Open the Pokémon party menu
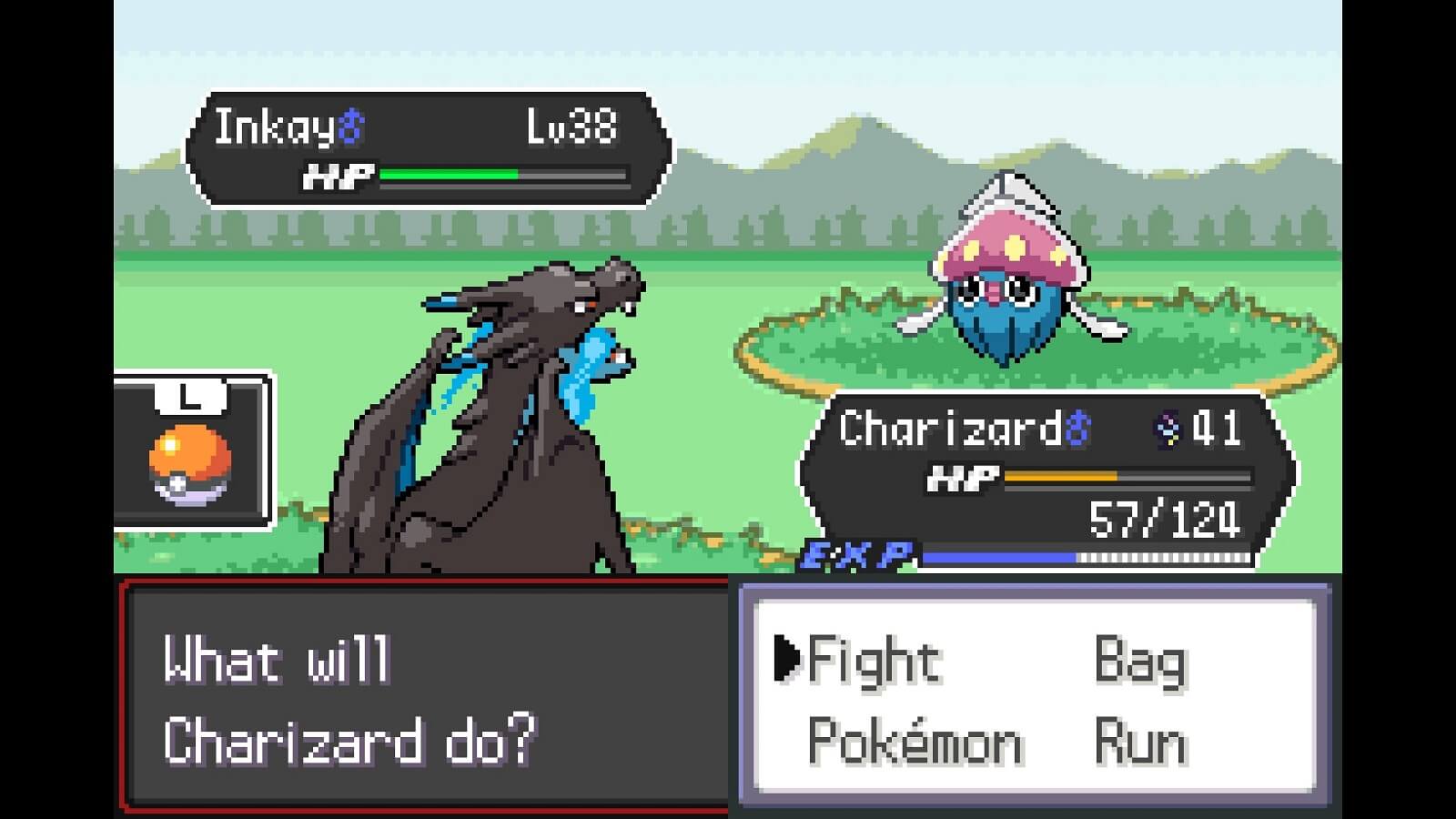 point(915,740)
